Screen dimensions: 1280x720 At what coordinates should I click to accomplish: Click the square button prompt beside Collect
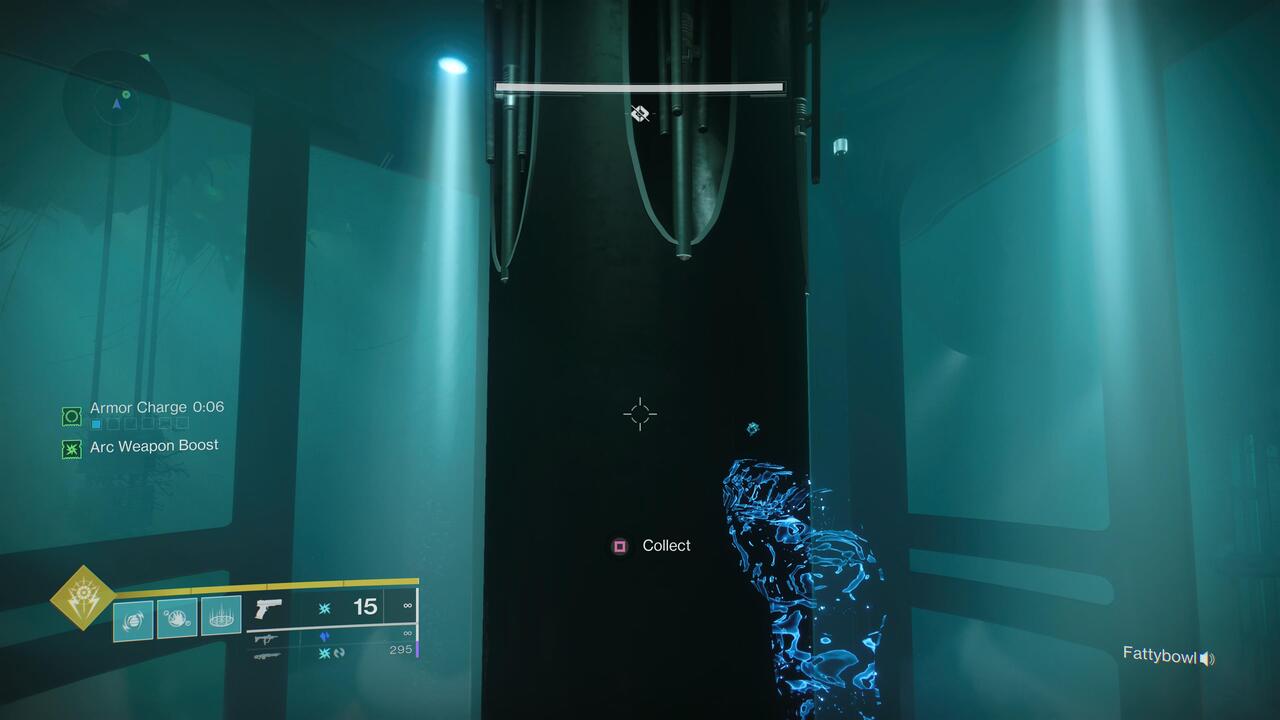tap(617, 545)
